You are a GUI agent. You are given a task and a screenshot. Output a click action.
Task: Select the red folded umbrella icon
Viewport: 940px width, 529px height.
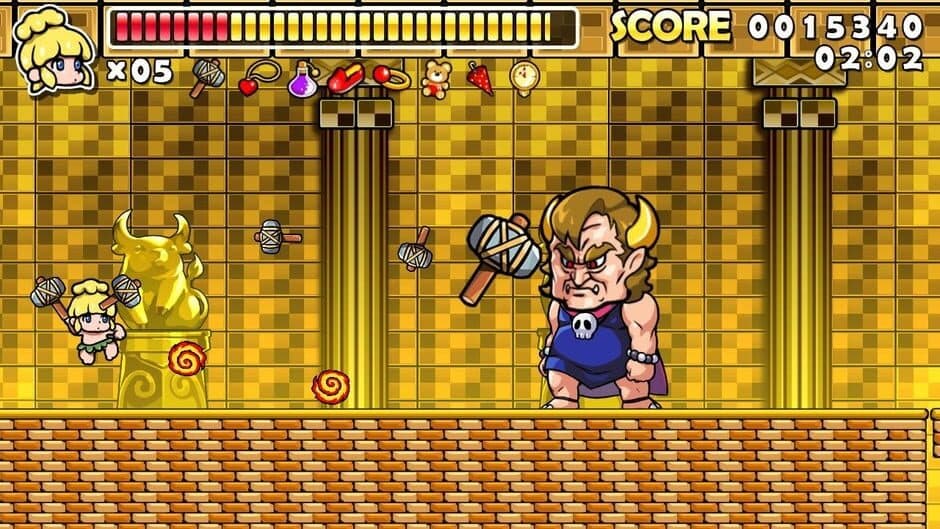point(481,77)
